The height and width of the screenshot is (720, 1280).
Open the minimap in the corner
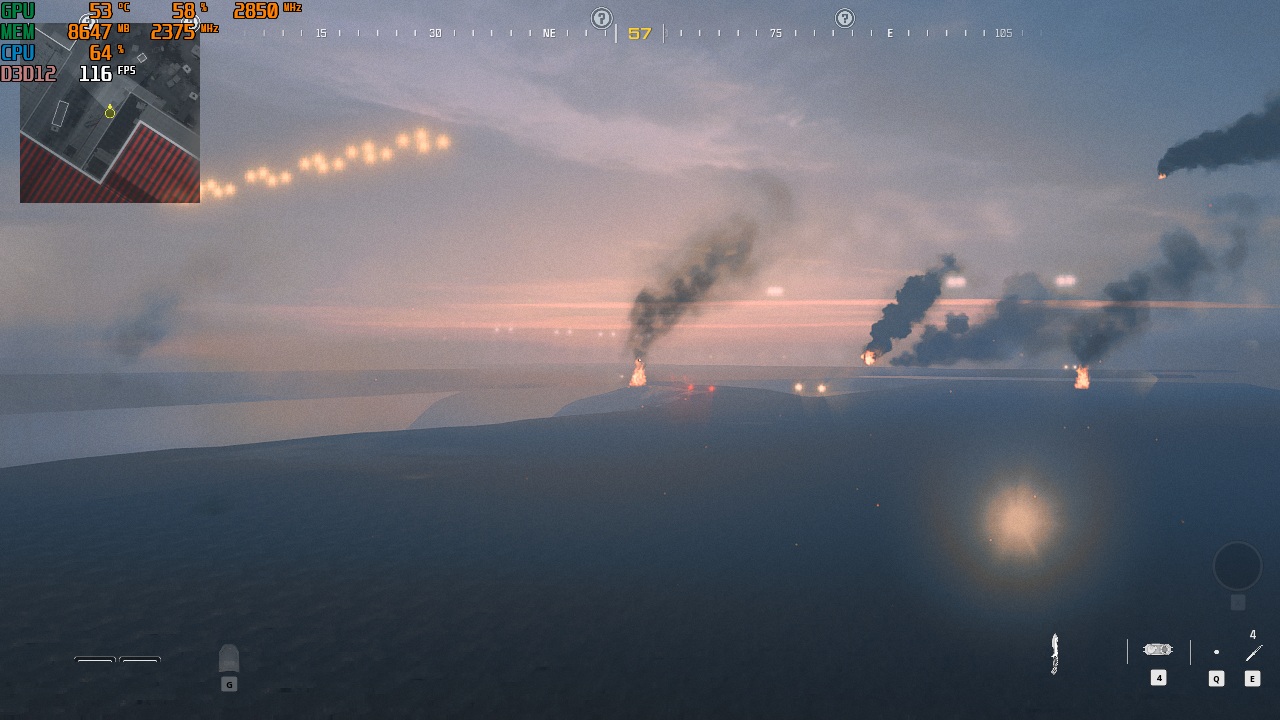pos(110,113)
